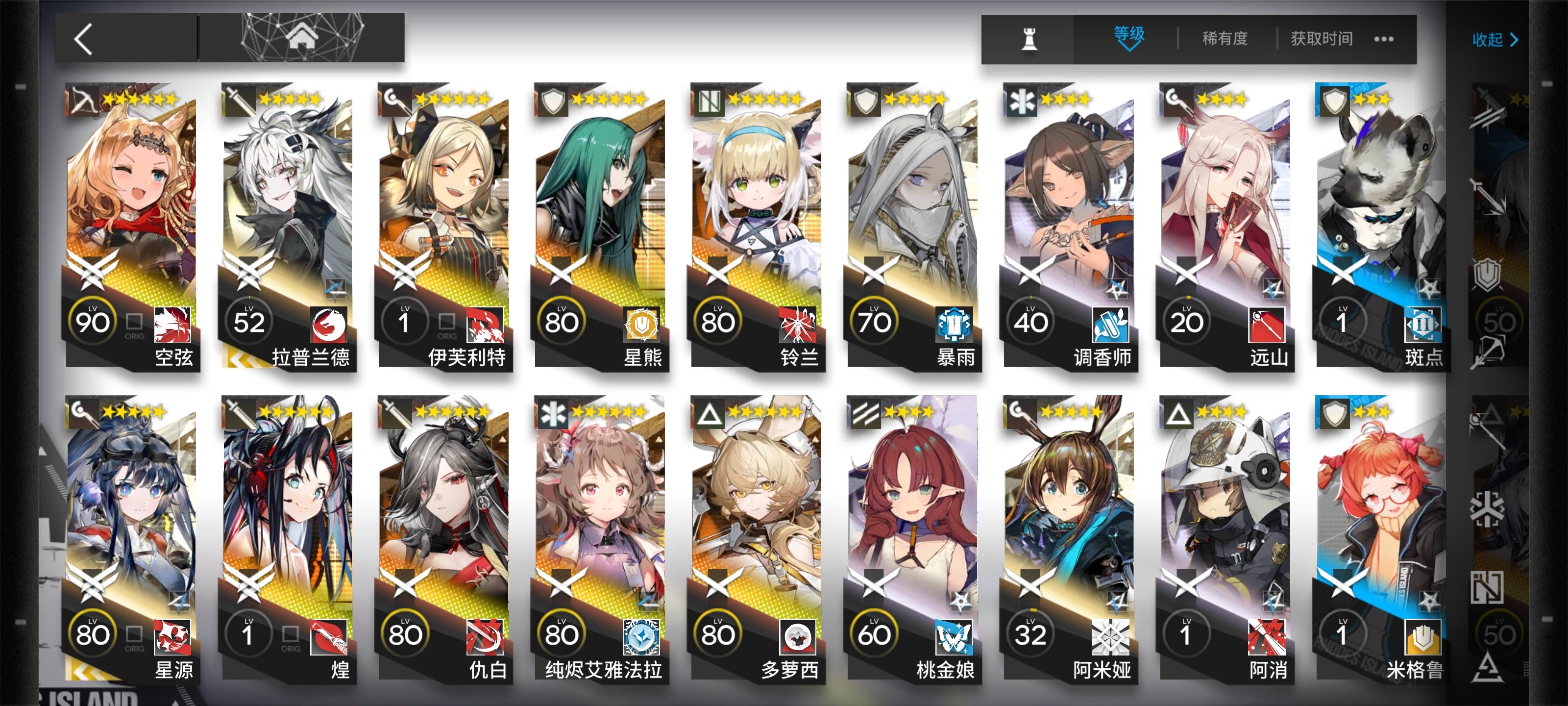Click the 等级 sort label
Viewport: 1568px width, 706px height.
pos(1129,35)
